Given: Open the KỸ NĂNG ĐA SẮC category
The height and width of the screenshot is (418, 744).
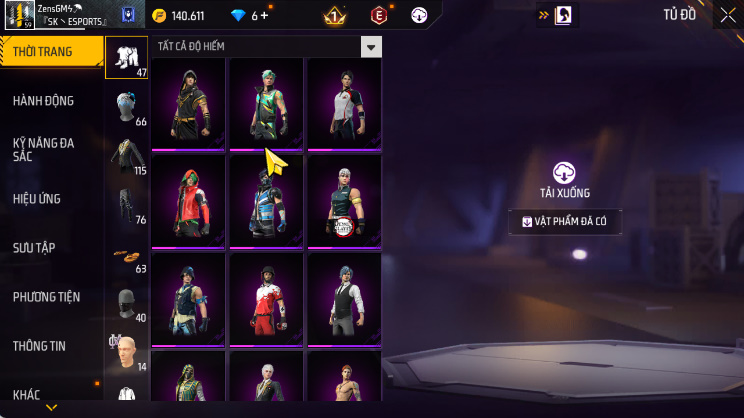Looking at the screenshot, I should (x=43, y=149).
